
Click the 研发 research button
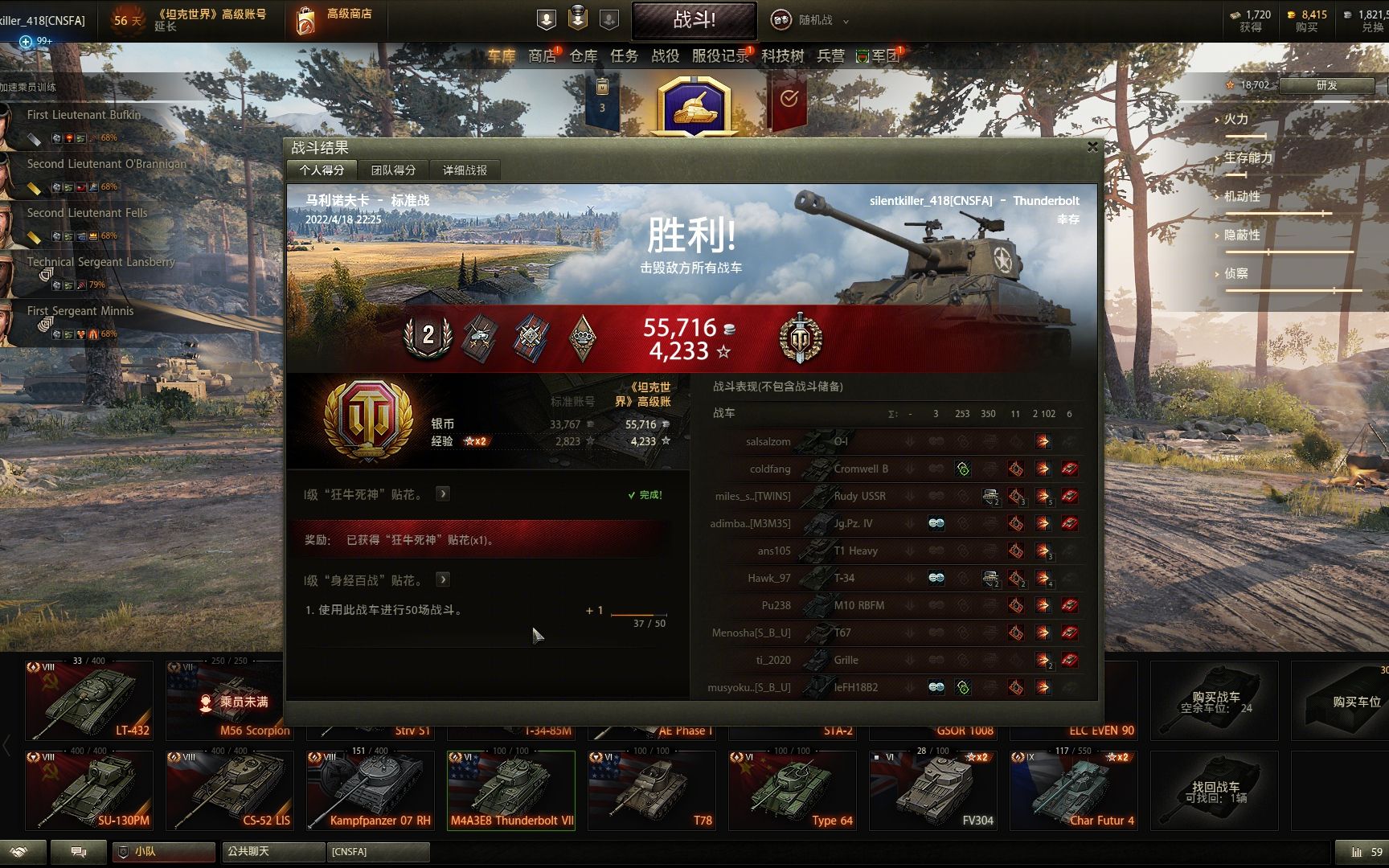[1326, 85]
